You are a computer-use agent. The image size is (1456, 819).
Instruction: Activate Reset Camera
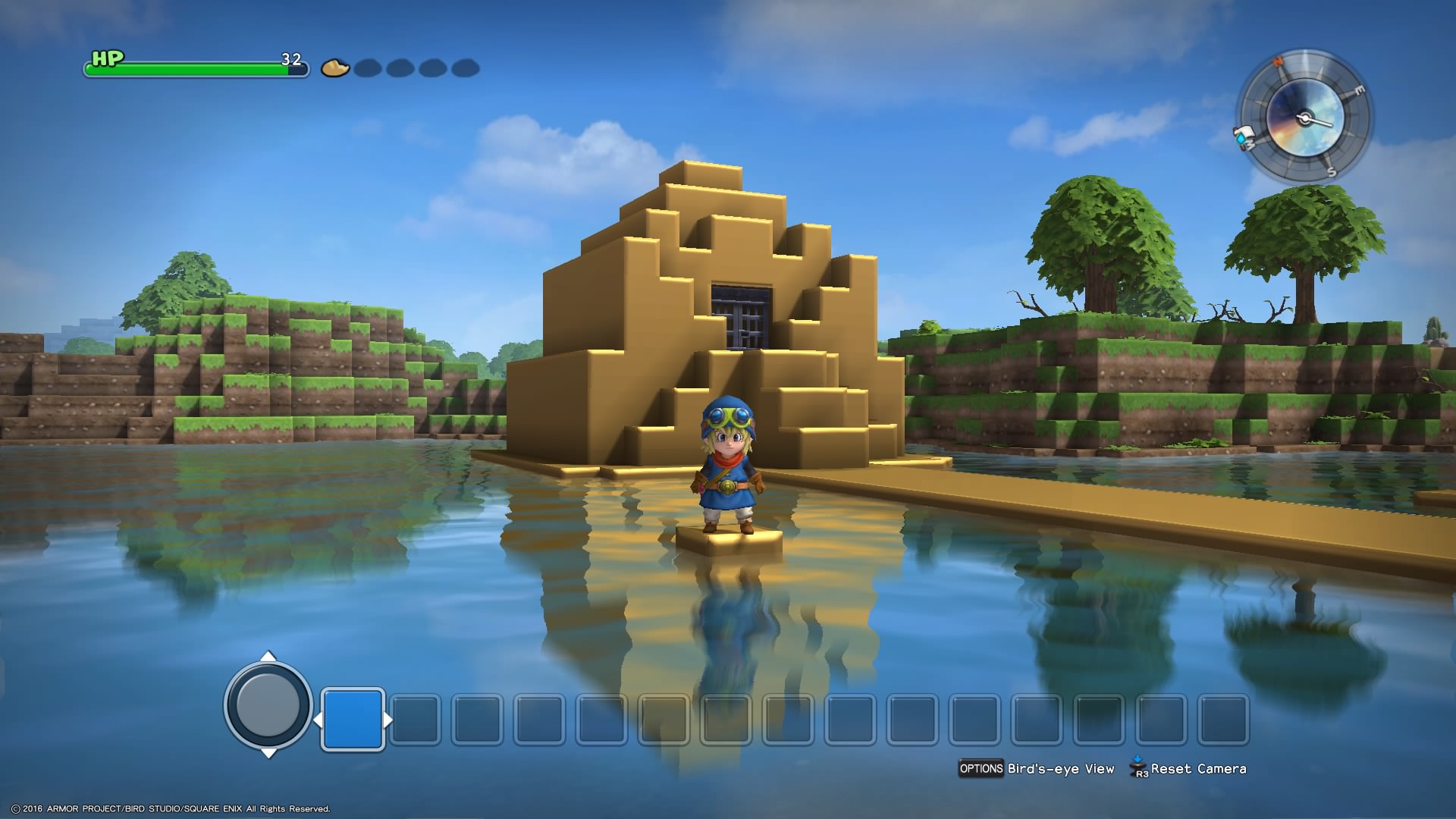coord(1197,768)
